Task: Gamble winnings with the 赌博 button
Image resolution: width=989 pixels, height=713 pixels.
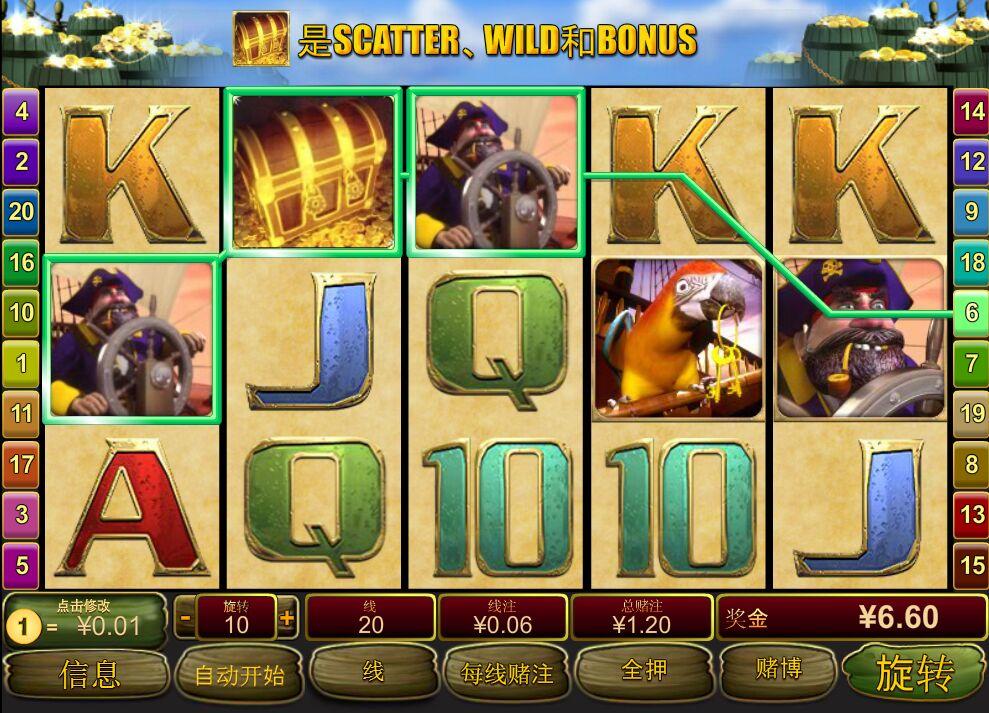Action: click(777, 669)
